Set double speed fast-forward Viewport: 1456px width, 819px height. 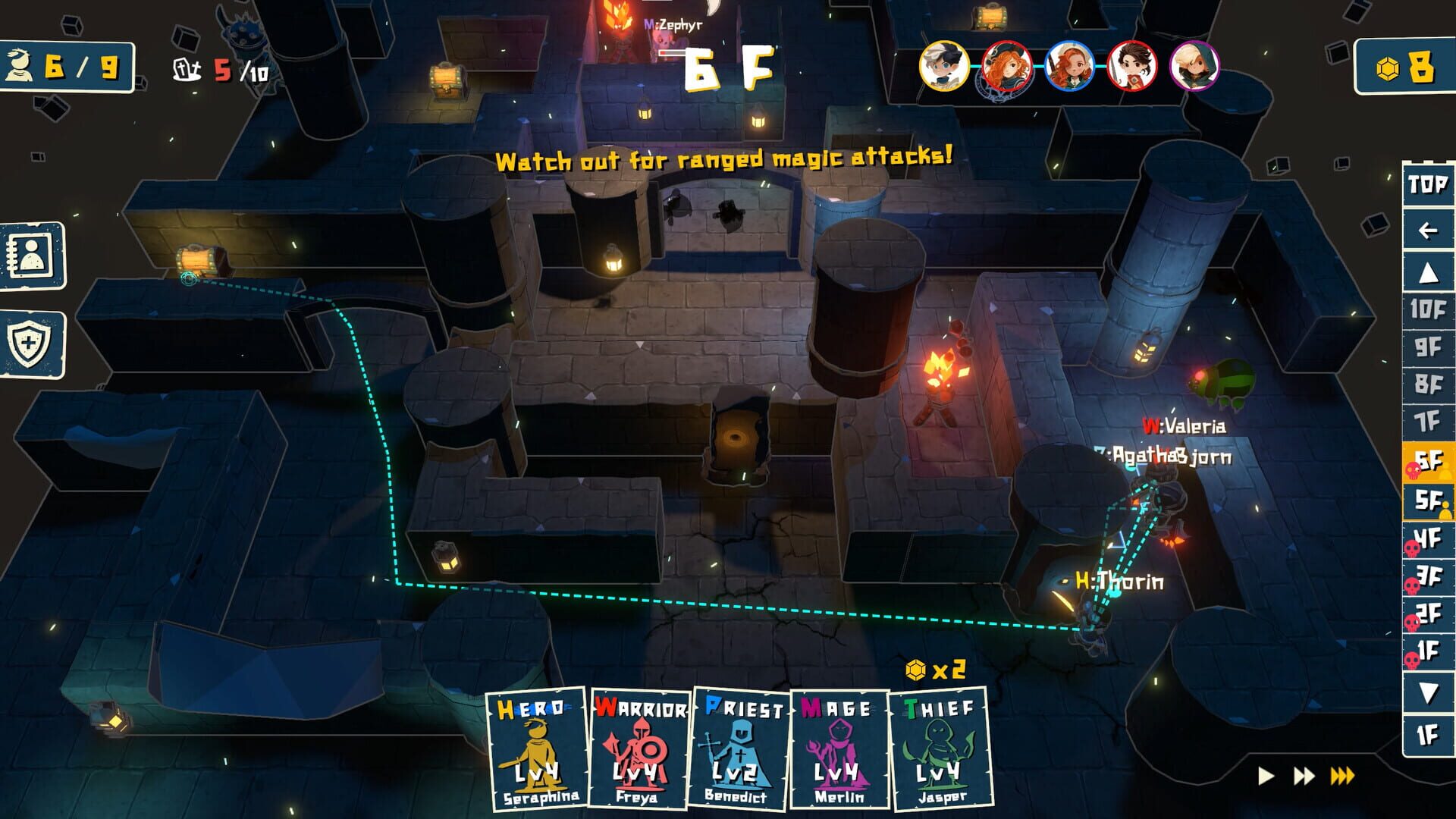tap(1304, 776)
